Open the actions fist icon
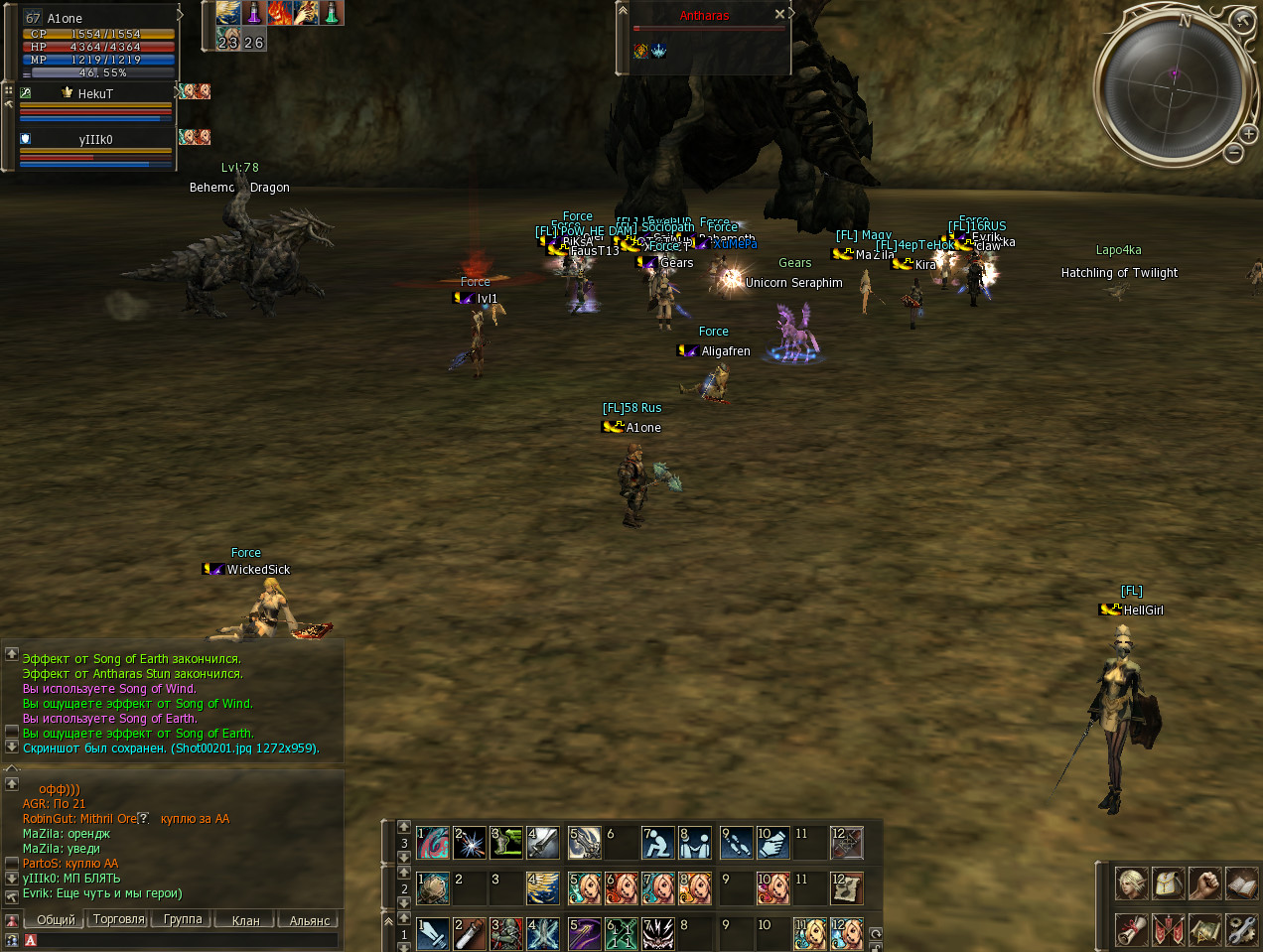The image size is (1263, 952). tap(1205, 883)
